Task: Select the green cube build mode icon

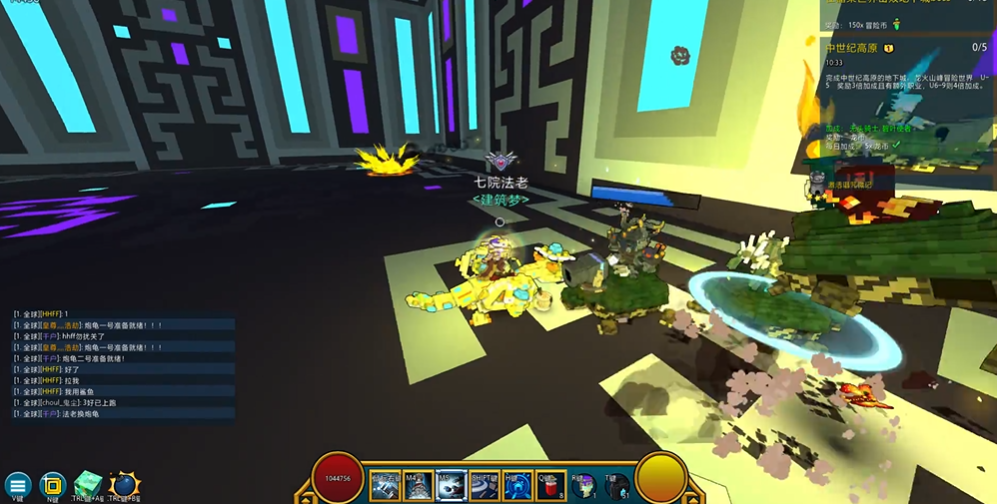Action: point(88,485)
